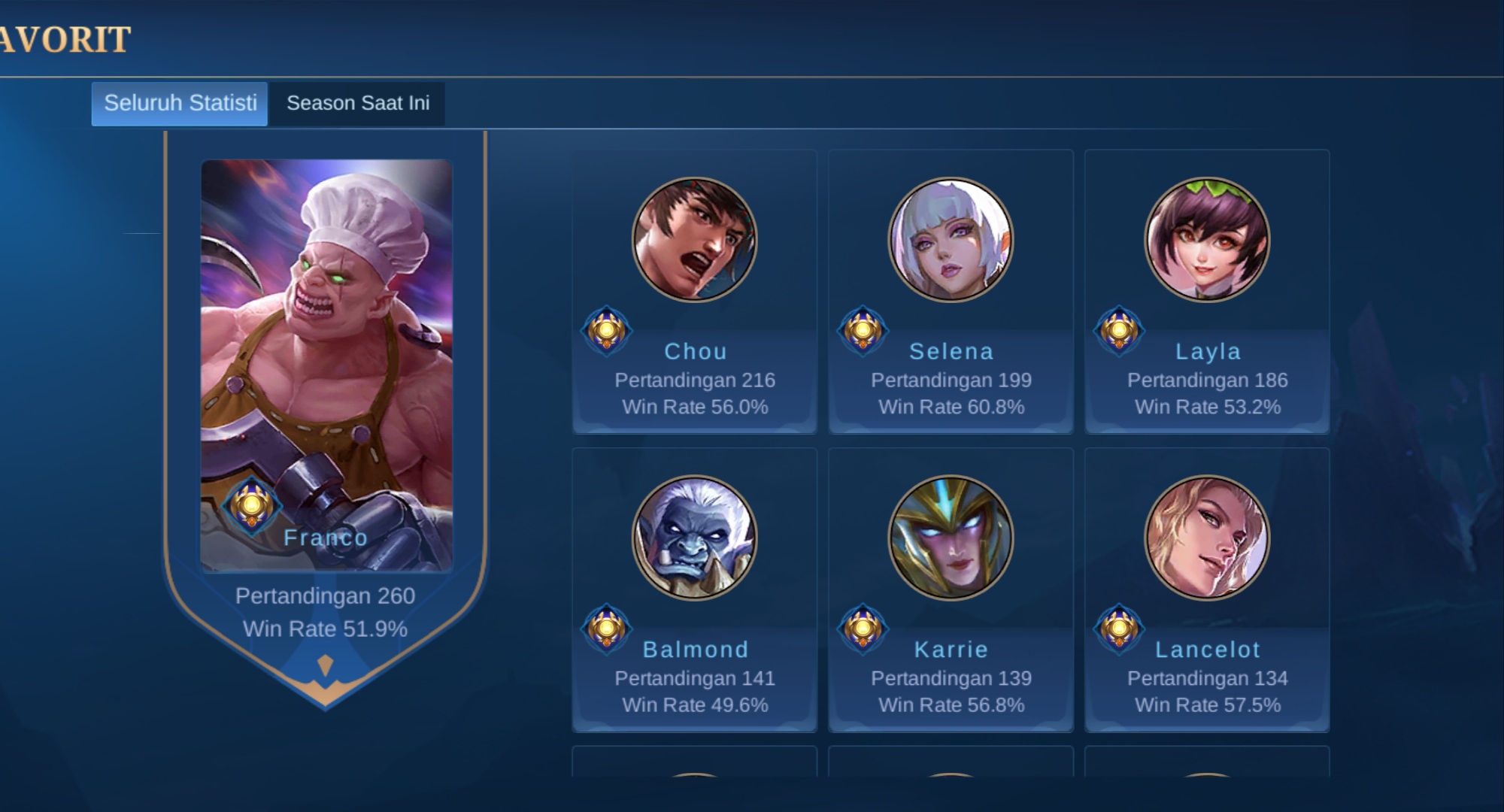Switch to the Seluruh Statistik tab
The width and height of the screenshot is (1504, 812).
coord(180,103)
